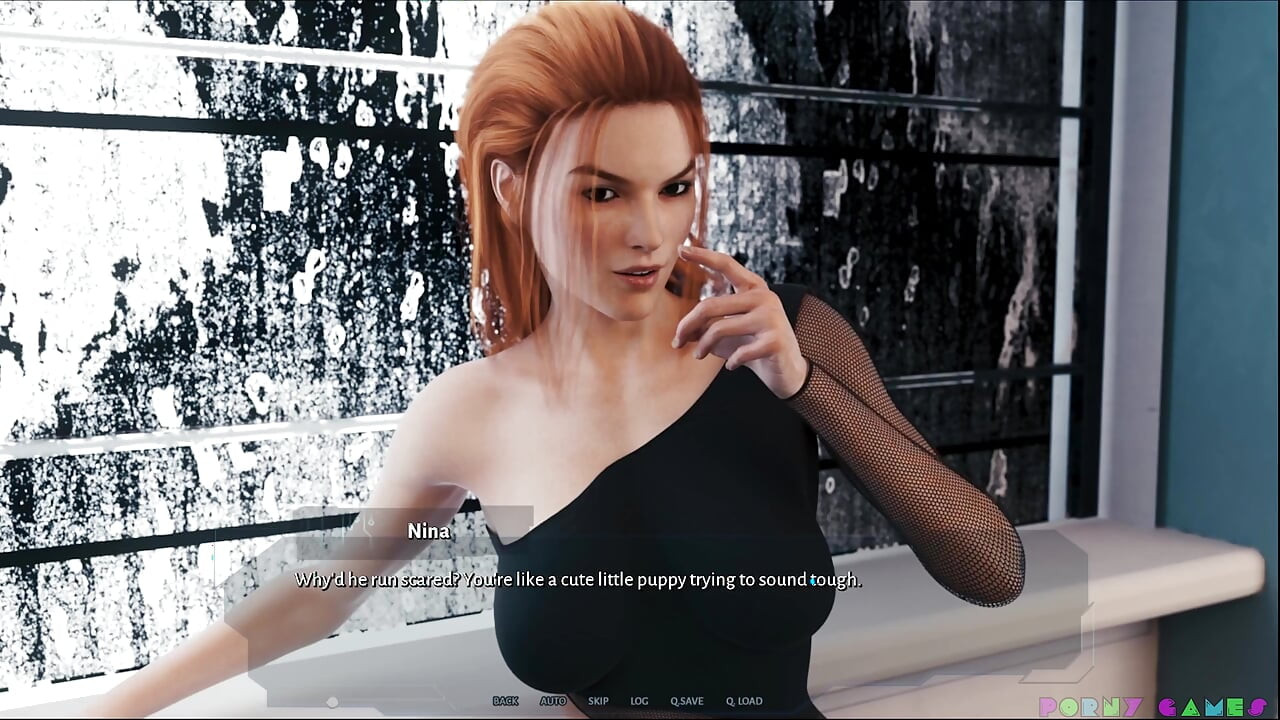
Task: Click the highlighted AUTO icon in the quick menu
Action: pyautogui.click(x=553, y=701)
